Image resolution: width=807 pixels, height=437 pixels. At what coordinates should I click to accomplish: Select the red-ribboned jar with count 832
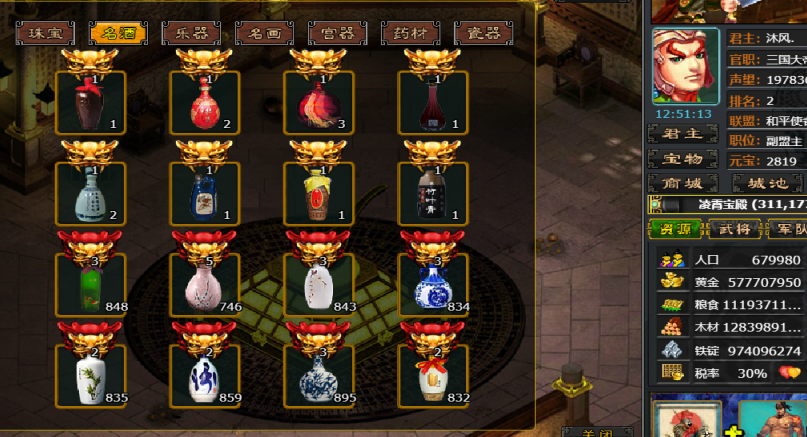[x=434, y=377]
